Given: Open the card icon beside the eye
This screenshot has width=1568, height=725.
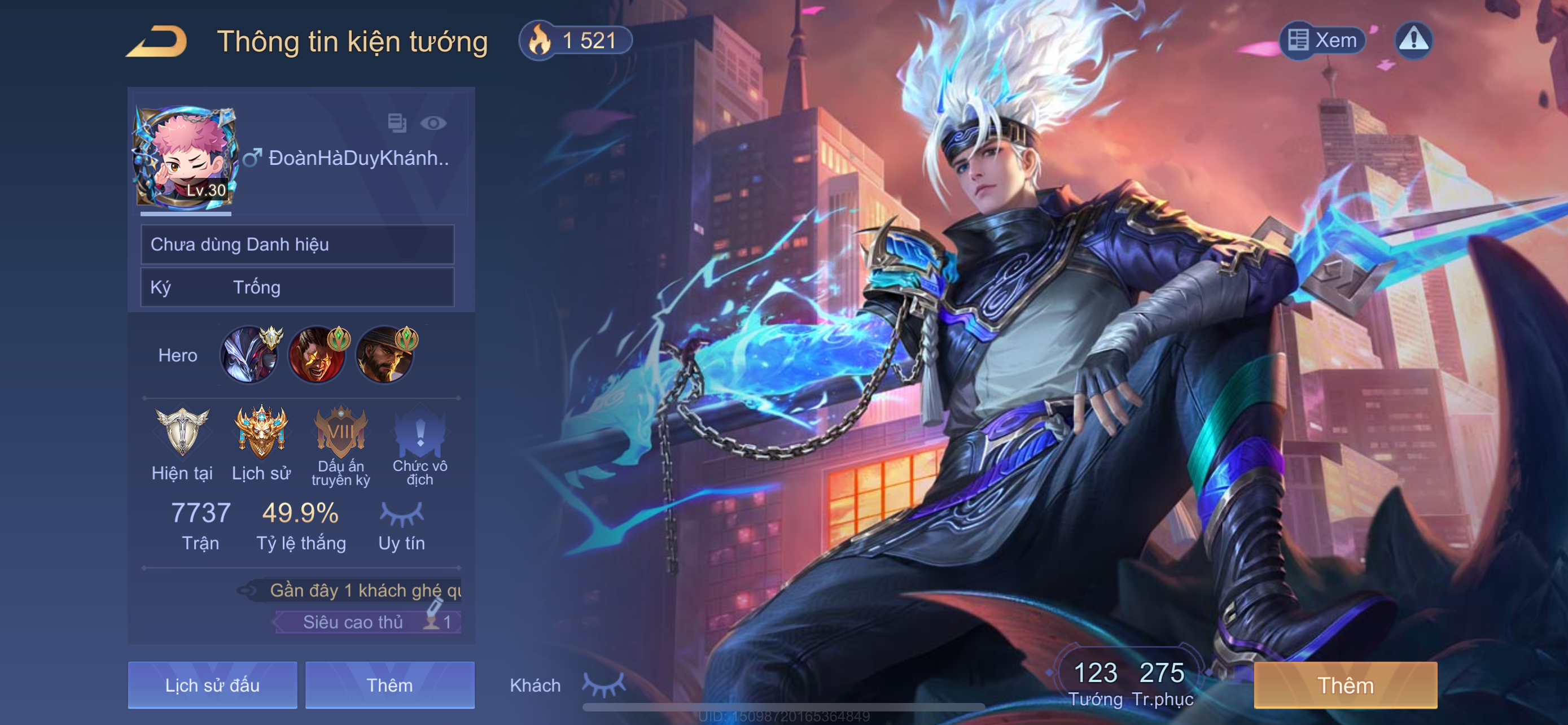Looking at the screenshot, I should click(397, 123).
